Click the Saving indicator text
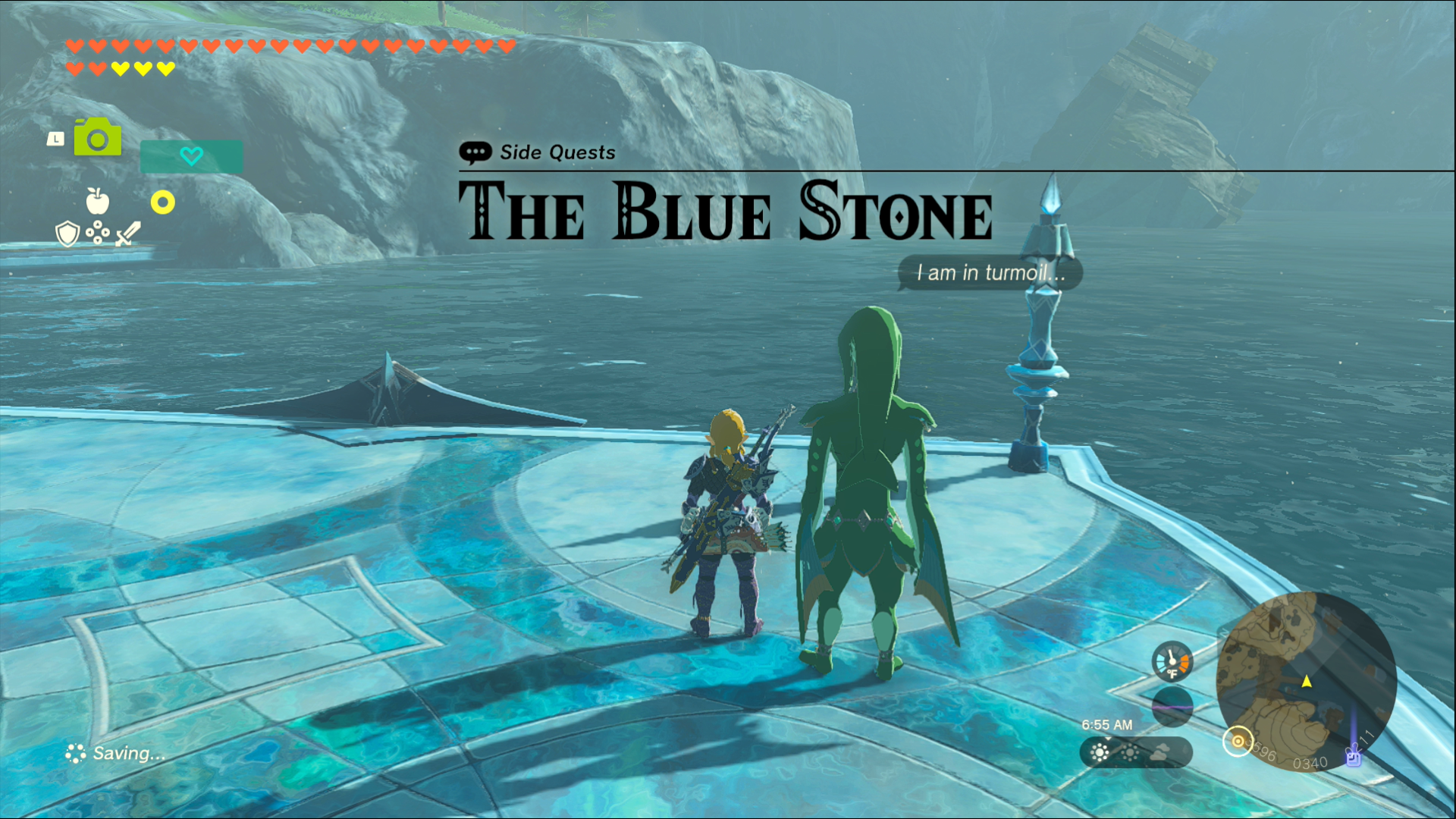This screenshot has width=1456, height=819. click(x=127, y=754)
